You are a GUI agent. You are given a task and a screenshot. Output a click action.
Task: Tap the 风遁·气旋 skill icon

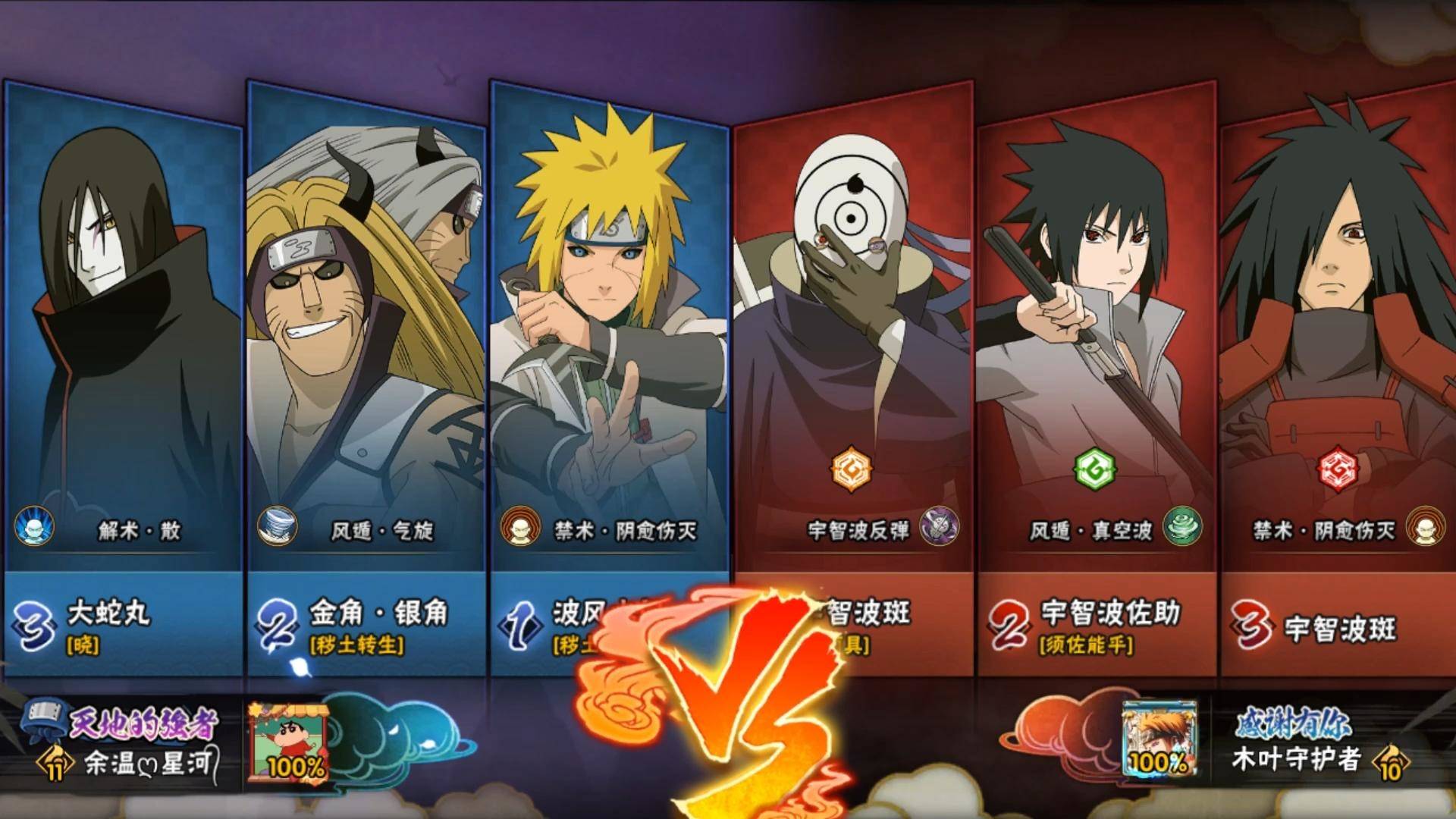(x=277, y=527)
